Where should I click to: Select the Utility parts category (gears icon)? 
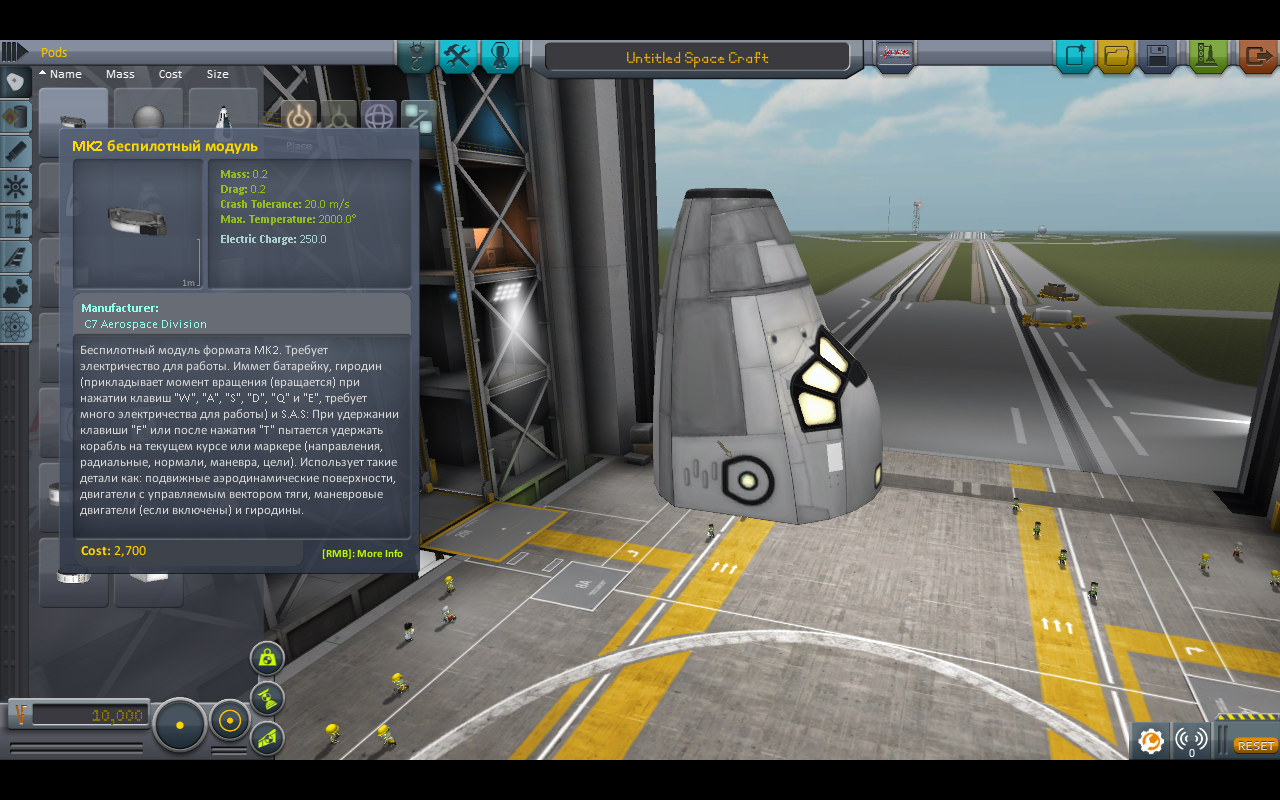pyautogui.click(x=15, y=291)
